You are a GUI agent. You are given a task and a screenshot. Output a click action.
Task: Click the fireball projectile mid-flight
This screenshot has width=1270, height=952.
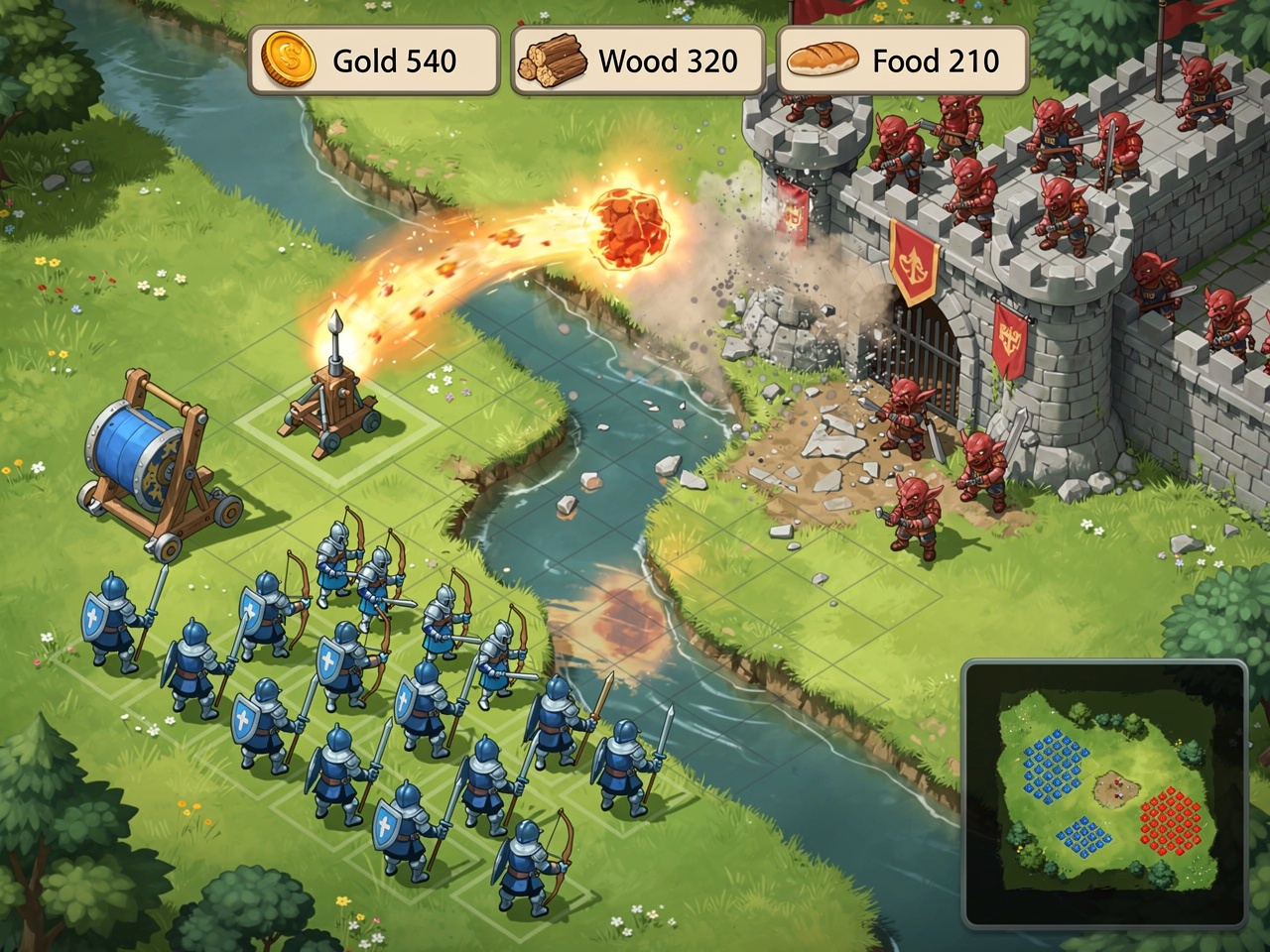coord(630,228)
